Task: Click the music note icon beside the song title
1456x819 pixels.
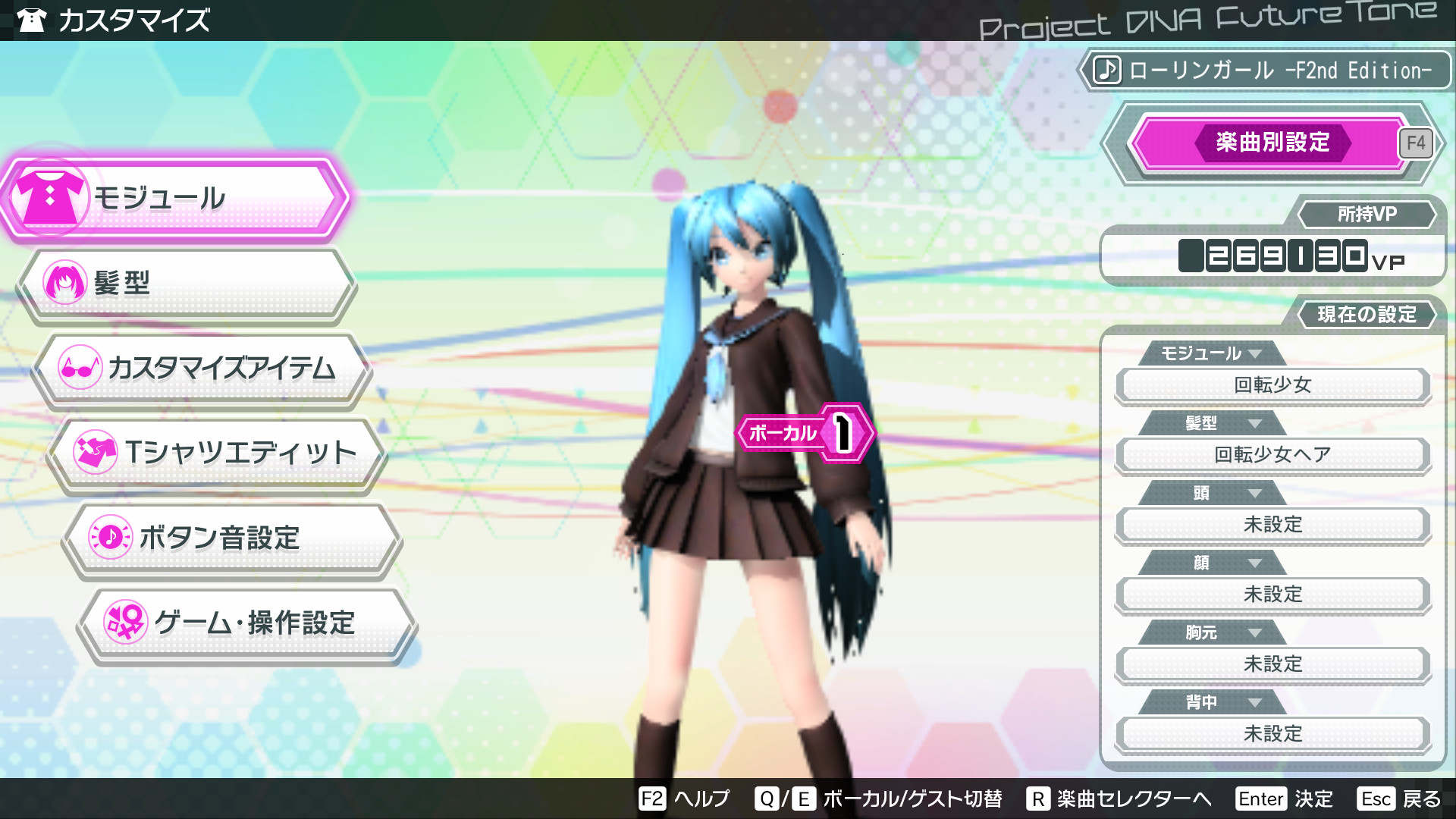Action: tap(1107, 71)
